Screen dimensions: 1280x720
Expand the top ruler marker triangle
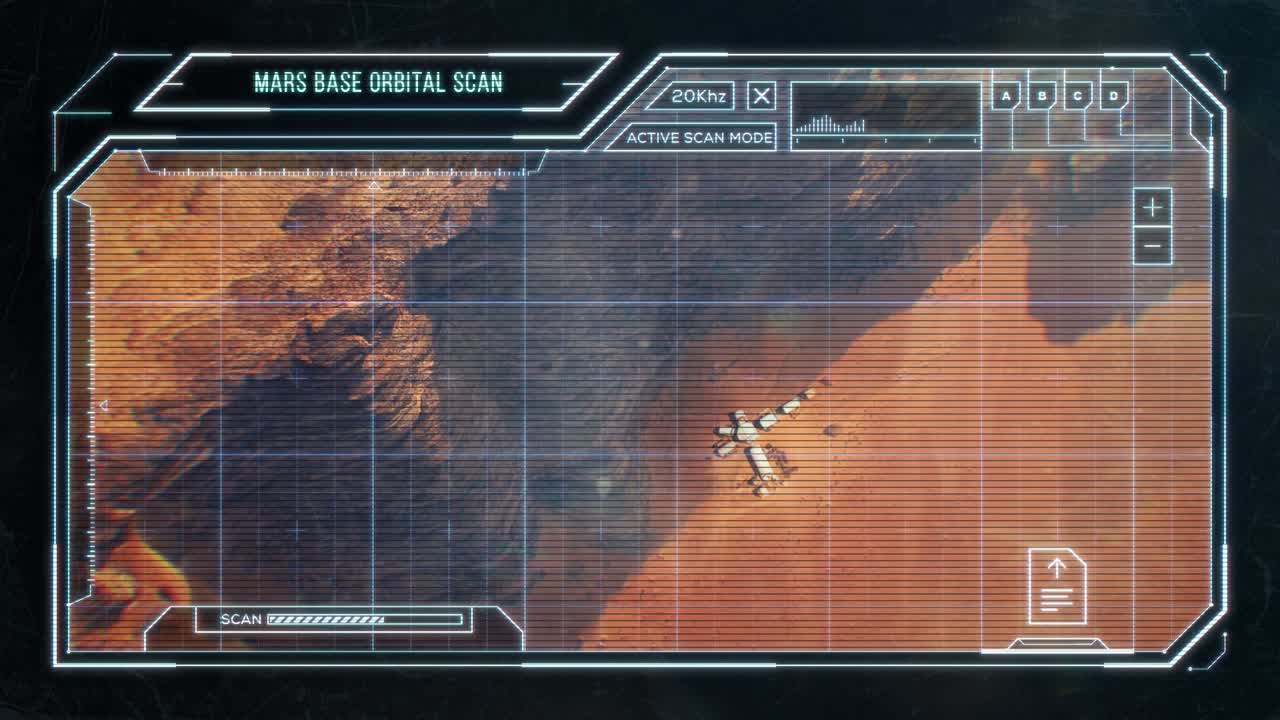pyautogui.click(x=375, y=186)
